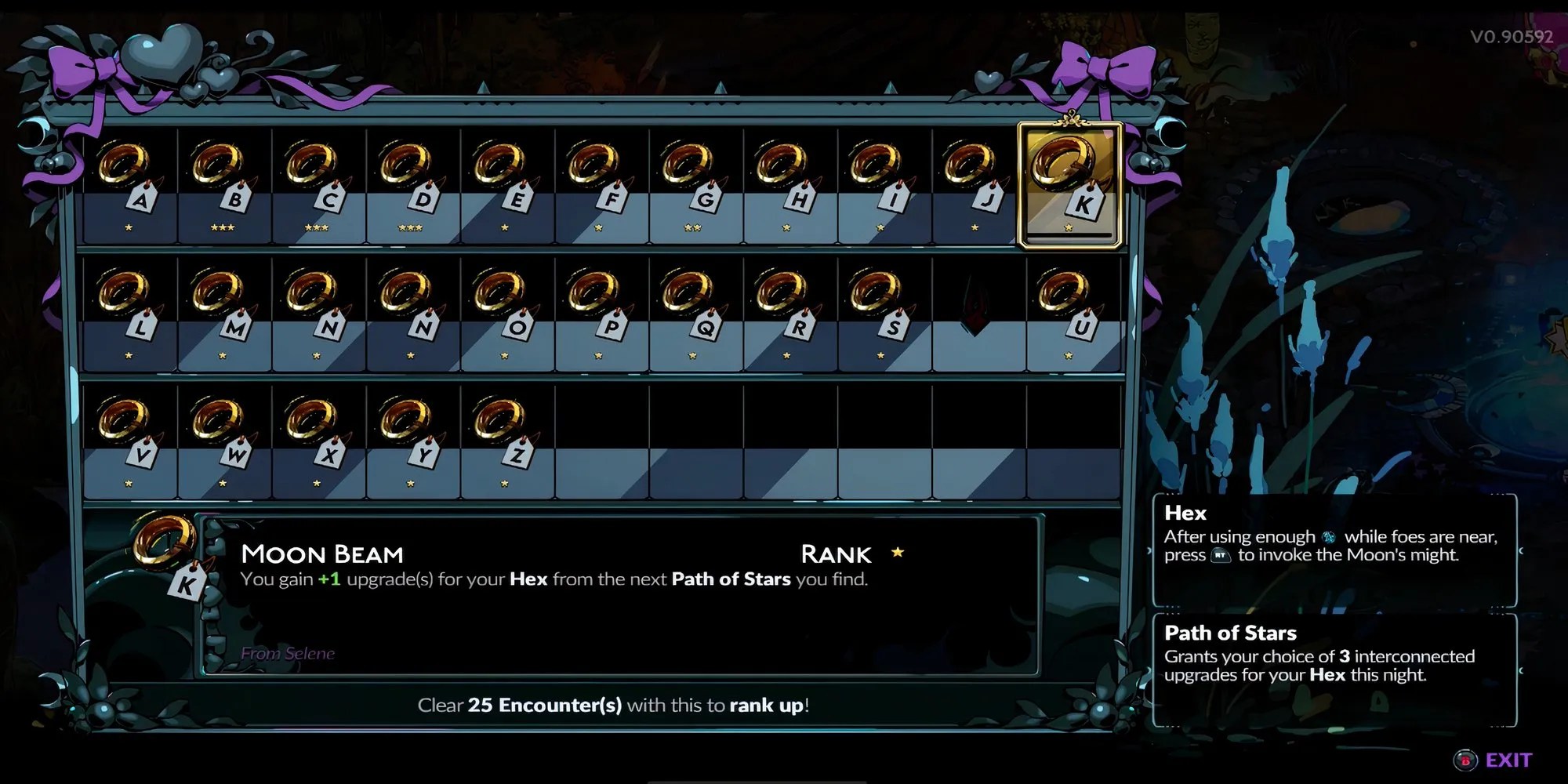The width and height of the screenshot is (1568, 784).
Task: Click the two-star ring tagged G
Action: (x=694, y=182)
